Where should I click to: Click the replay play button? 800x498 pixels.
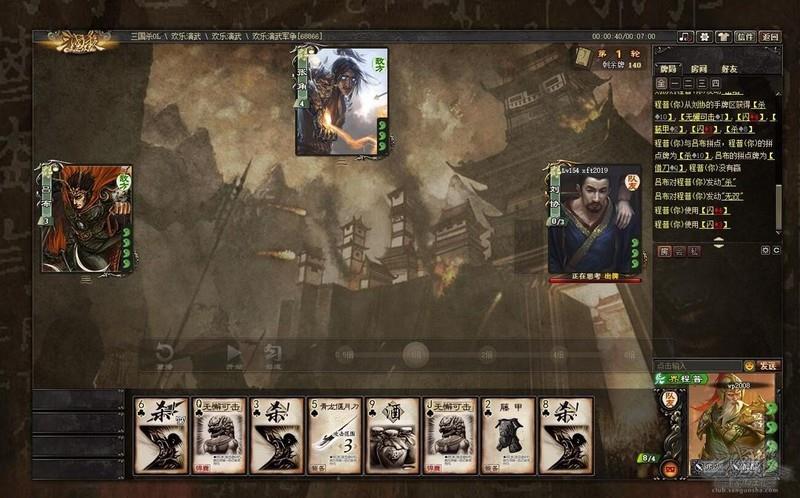tap(234, 353)
